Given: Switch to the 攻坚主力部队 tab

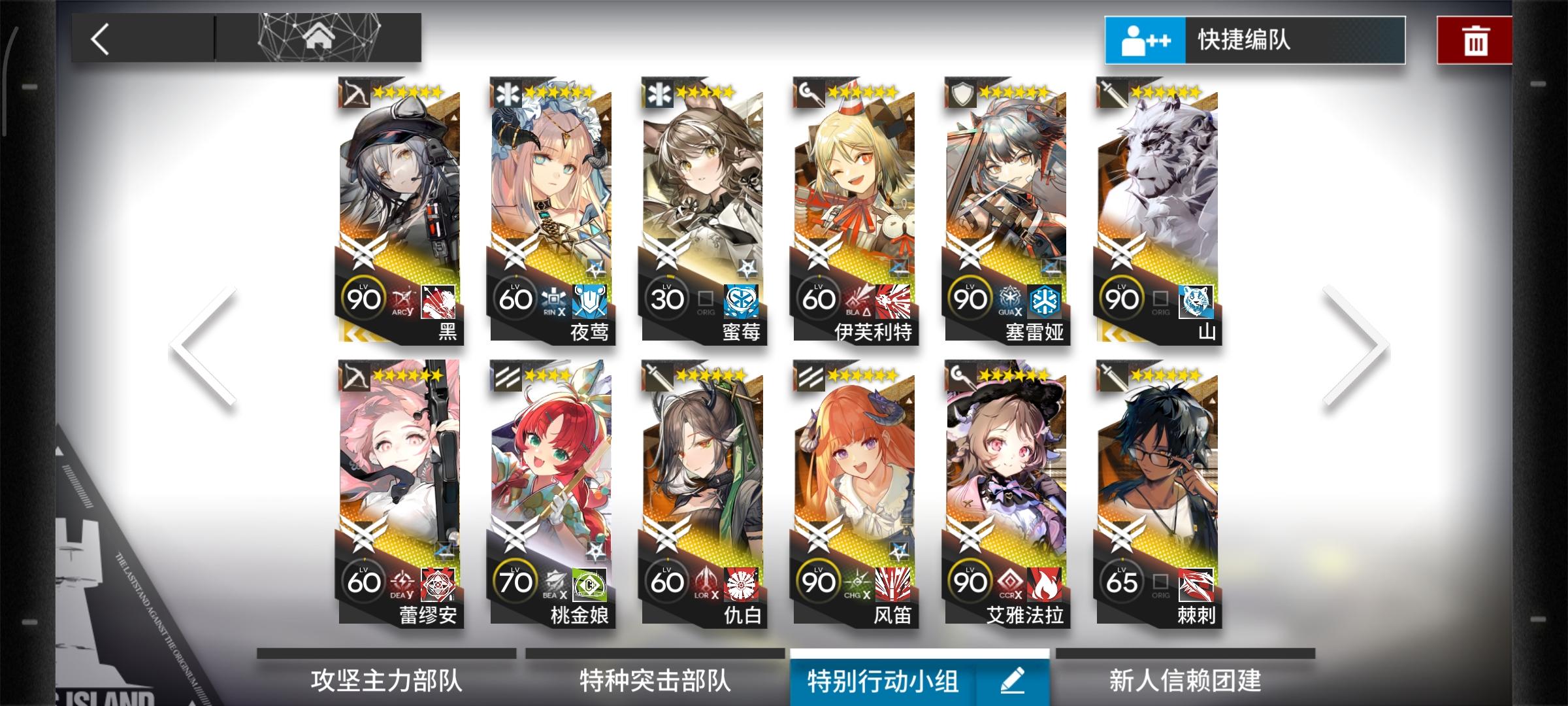Looking at the screenshot, I should click(387, 681).
